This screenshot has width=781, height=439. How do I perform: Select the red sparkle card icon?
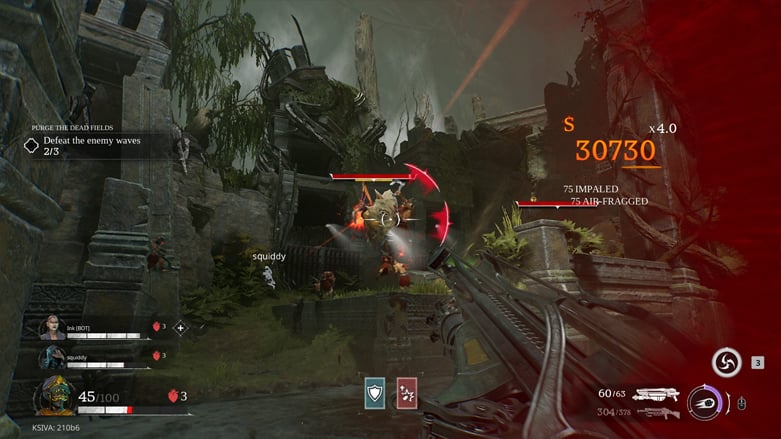pos(406,392)
